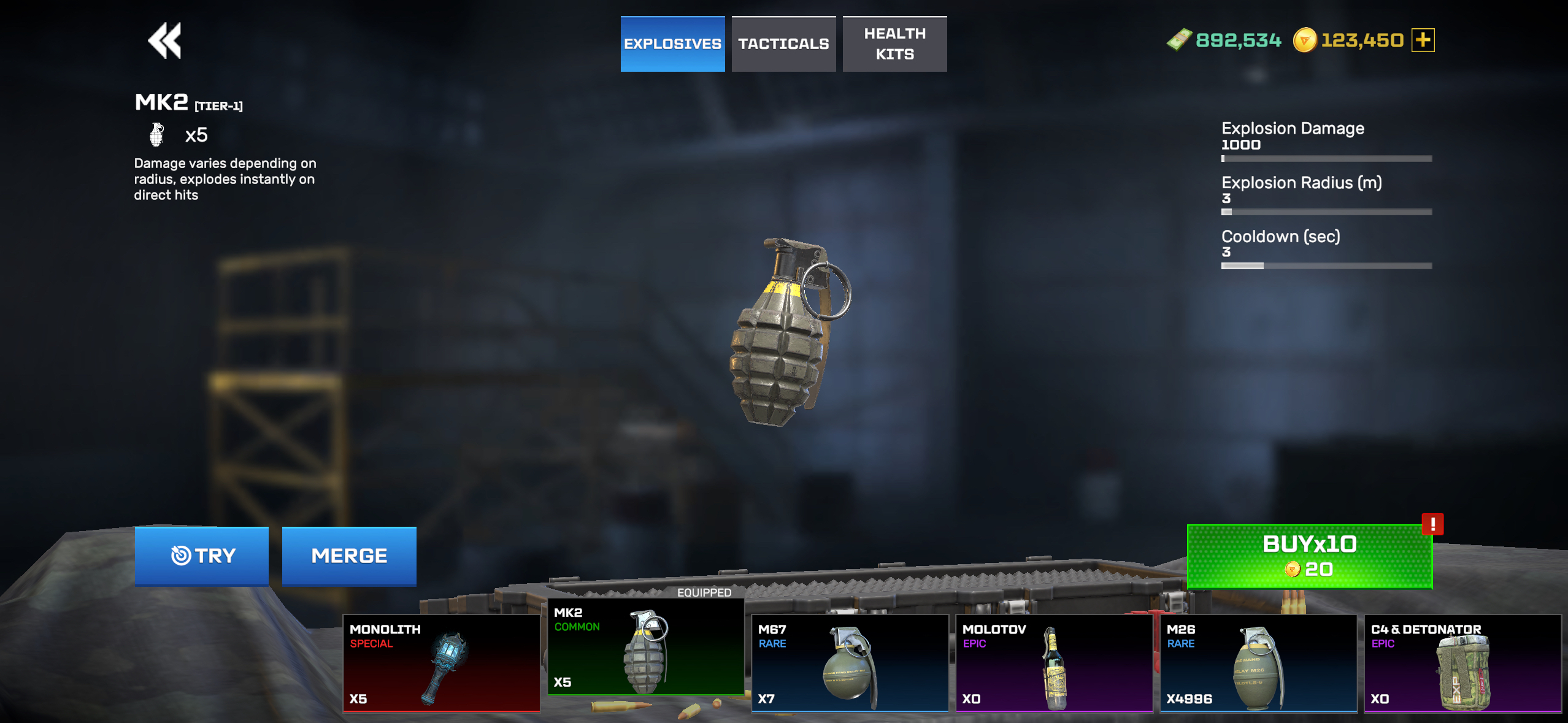Image resolution: width=1568 pixels, height=723 pixels.
Task: Add more gold with the plus button
Action: [1423, 40]
